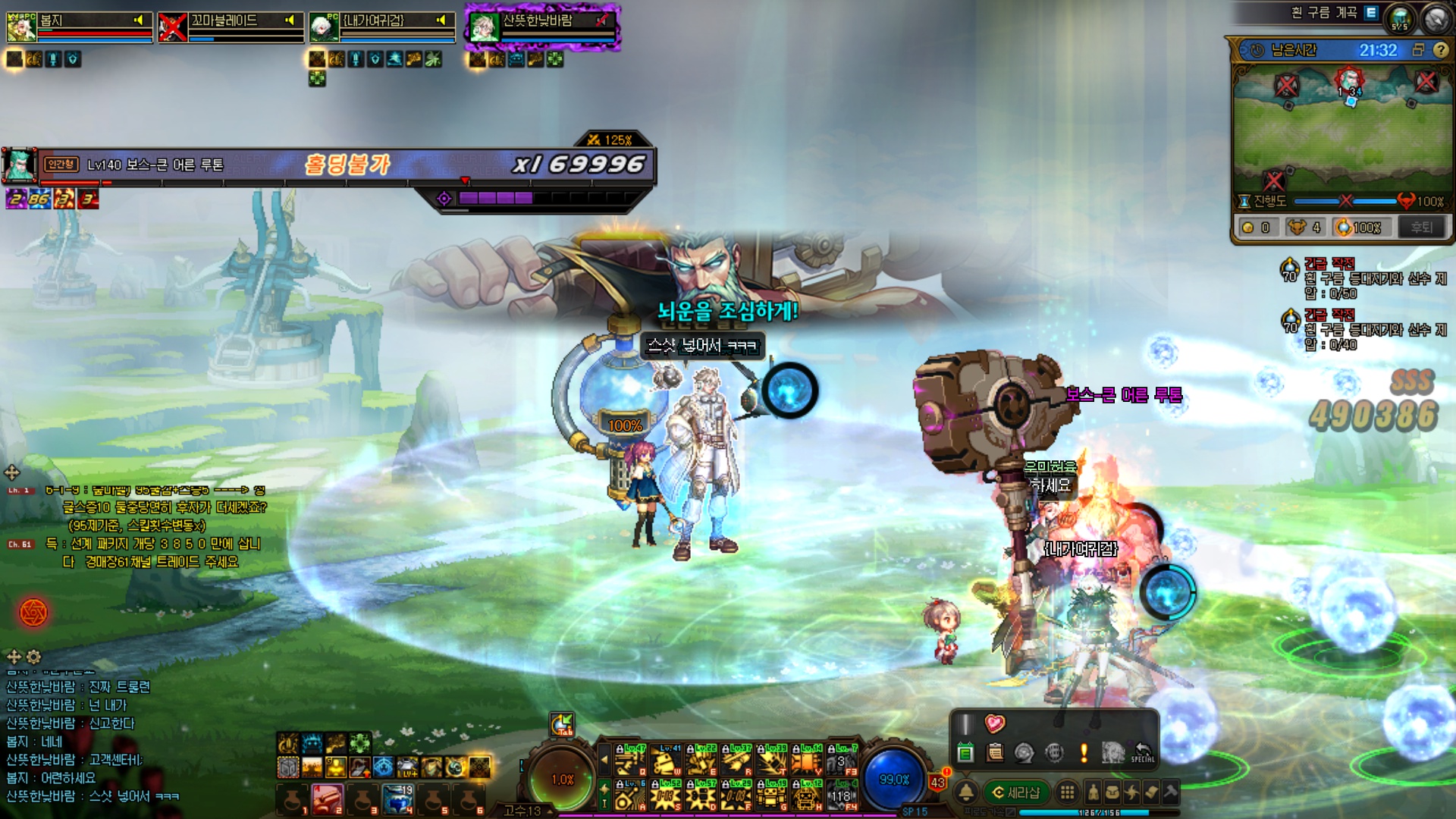
Task: Click the skill bar left arrow toggle
Action: [604, 758]
